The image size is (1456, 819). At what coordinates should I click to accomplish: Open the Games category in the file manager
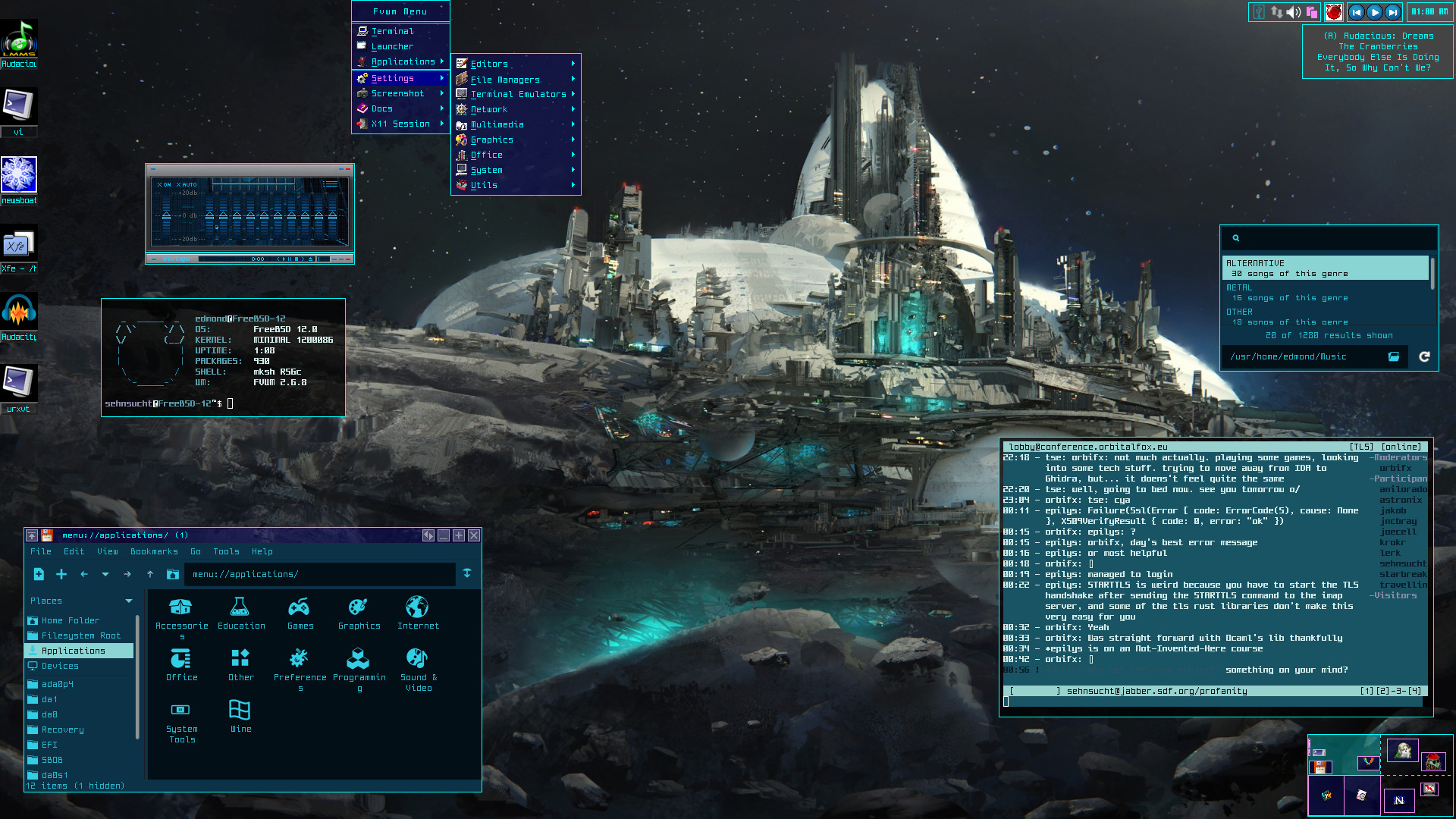click(300, 613)
